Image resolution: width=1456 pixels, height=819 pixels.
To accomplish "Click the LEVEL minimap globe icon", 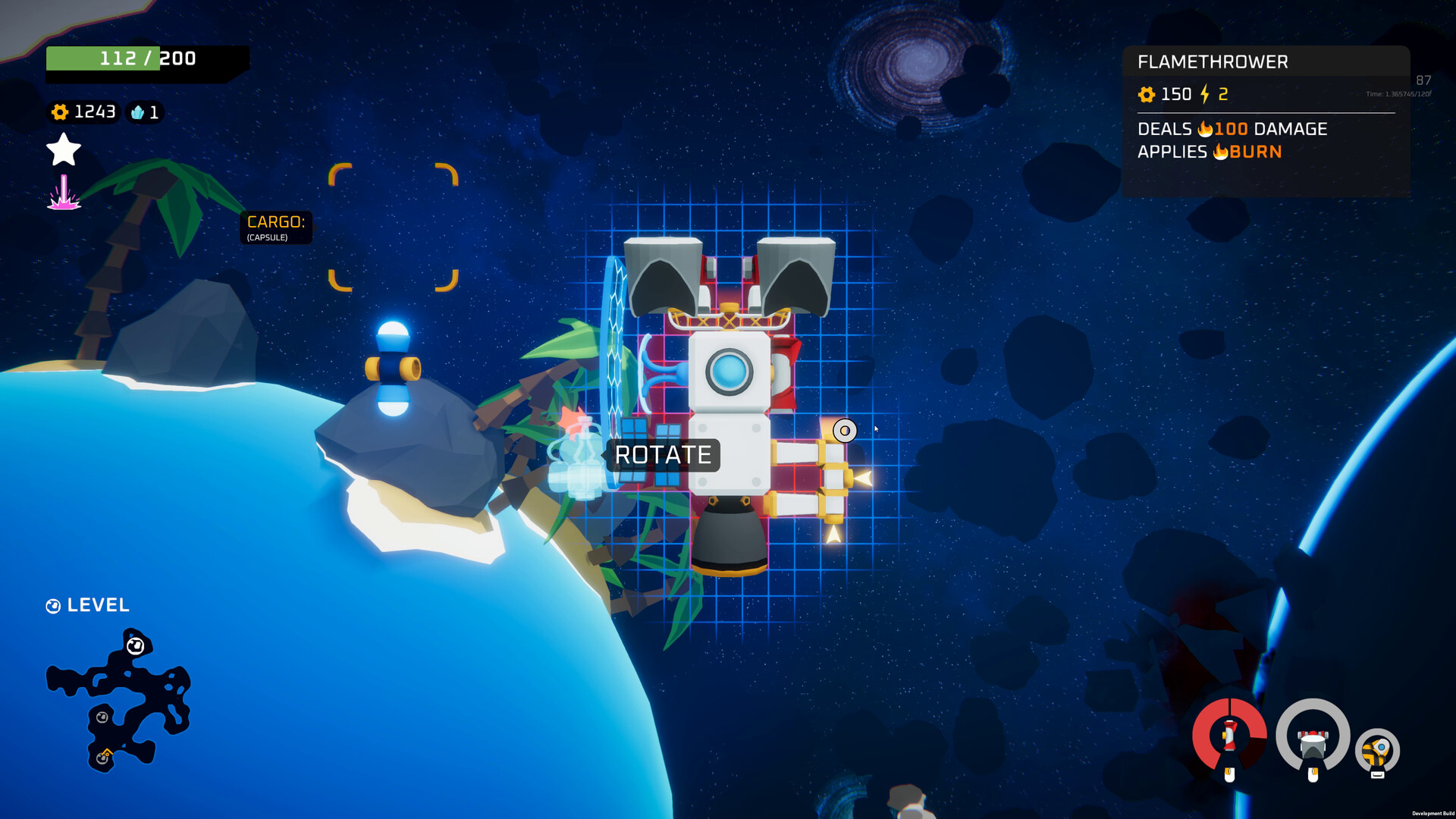I will pos(53,605).
